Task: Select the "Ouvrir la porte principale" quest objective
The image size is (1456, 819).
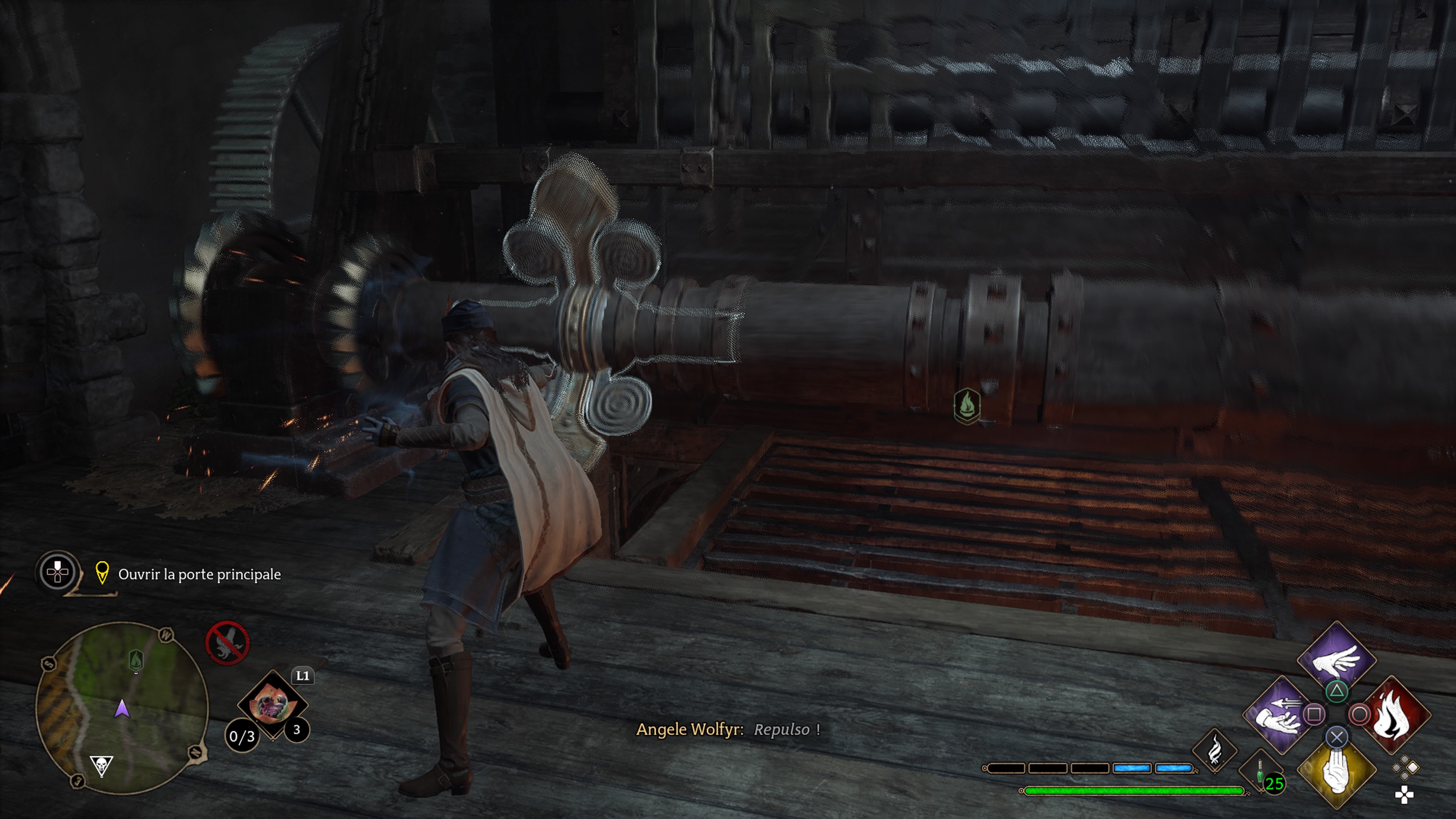Action: tap(199, 574)
